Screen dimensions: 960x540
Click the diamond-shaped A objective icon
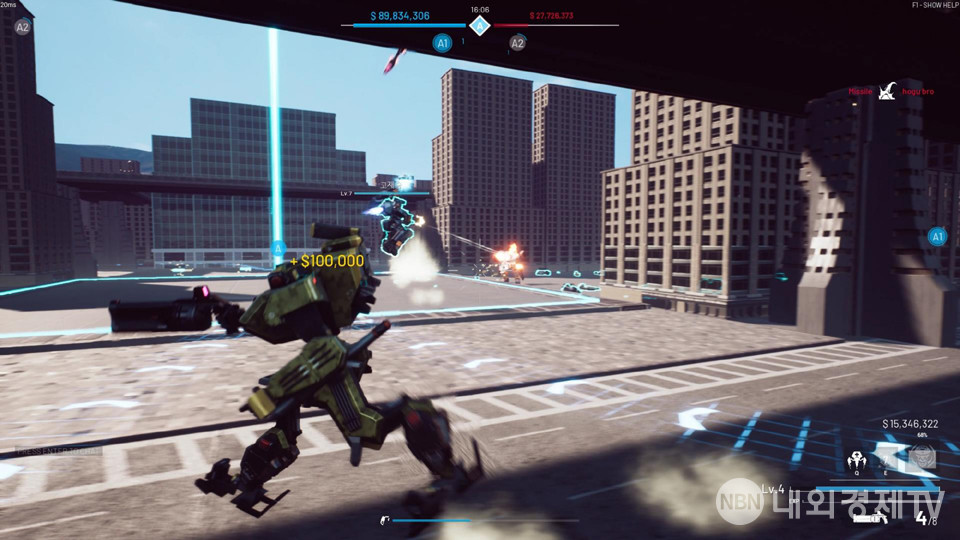click(x=480, y=25)
